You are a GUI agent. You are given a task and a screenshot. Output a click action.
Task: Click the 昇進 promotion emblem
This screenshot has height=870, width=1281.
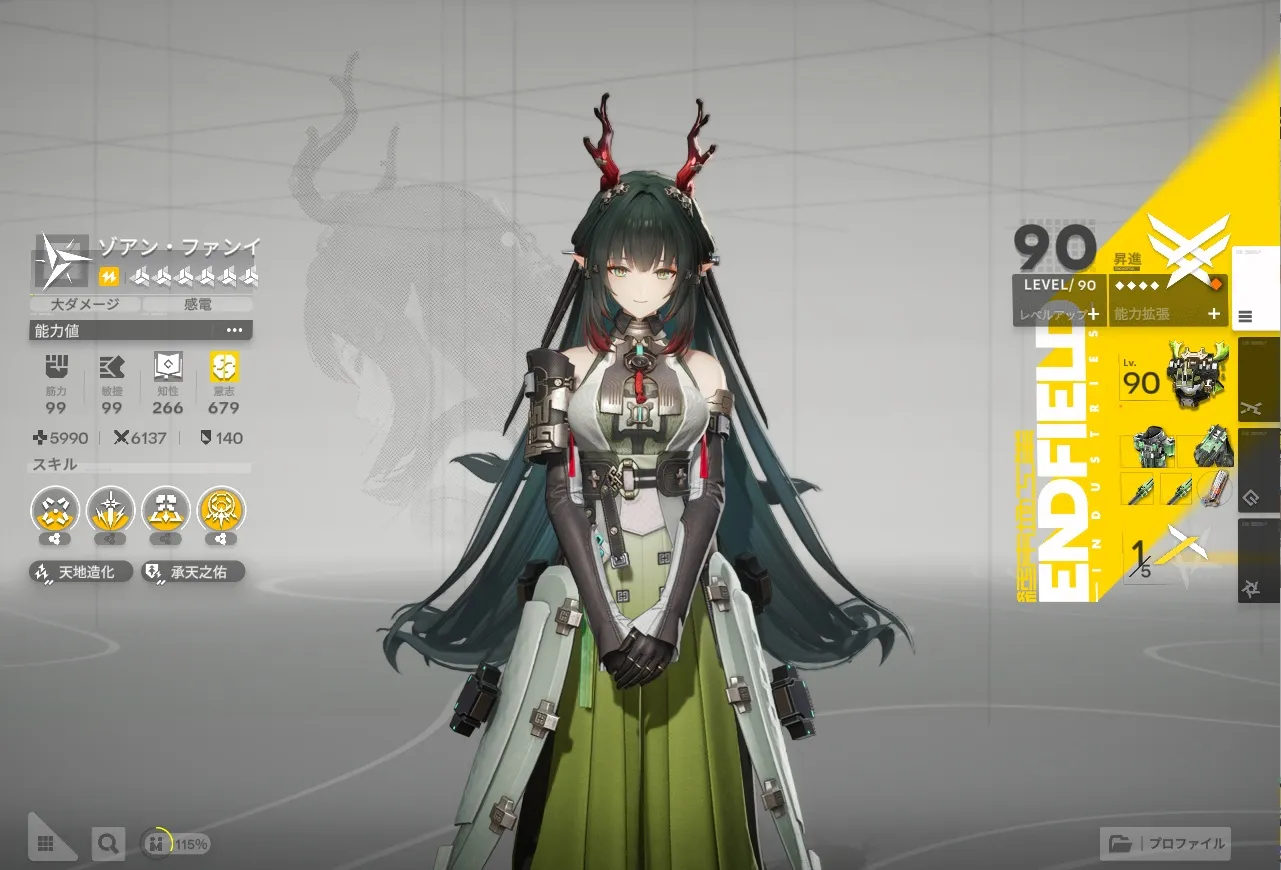pyautogui.click(x=1187, y=248)
